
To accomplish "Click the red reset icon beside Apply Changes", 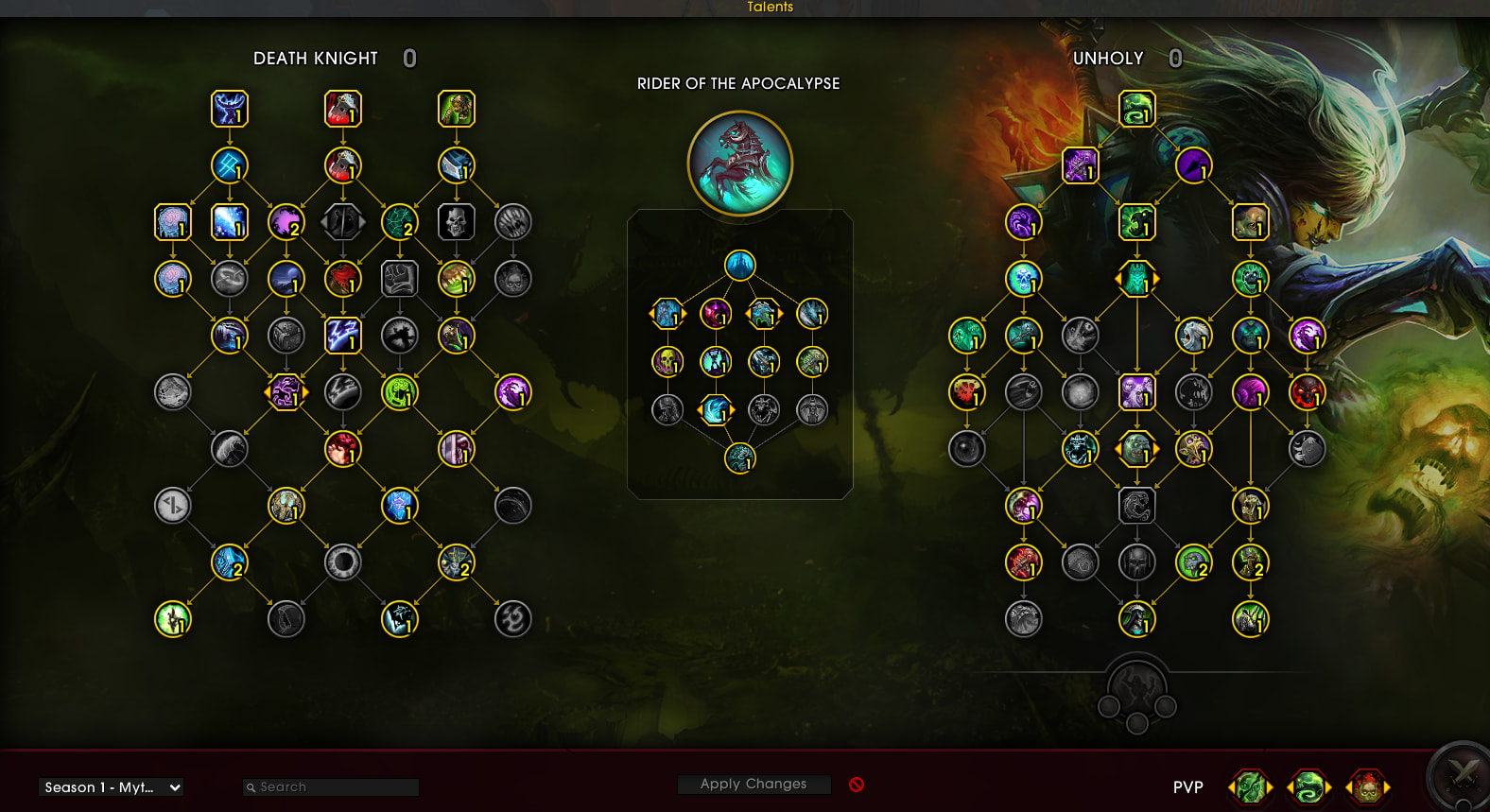I will point(857,785).
